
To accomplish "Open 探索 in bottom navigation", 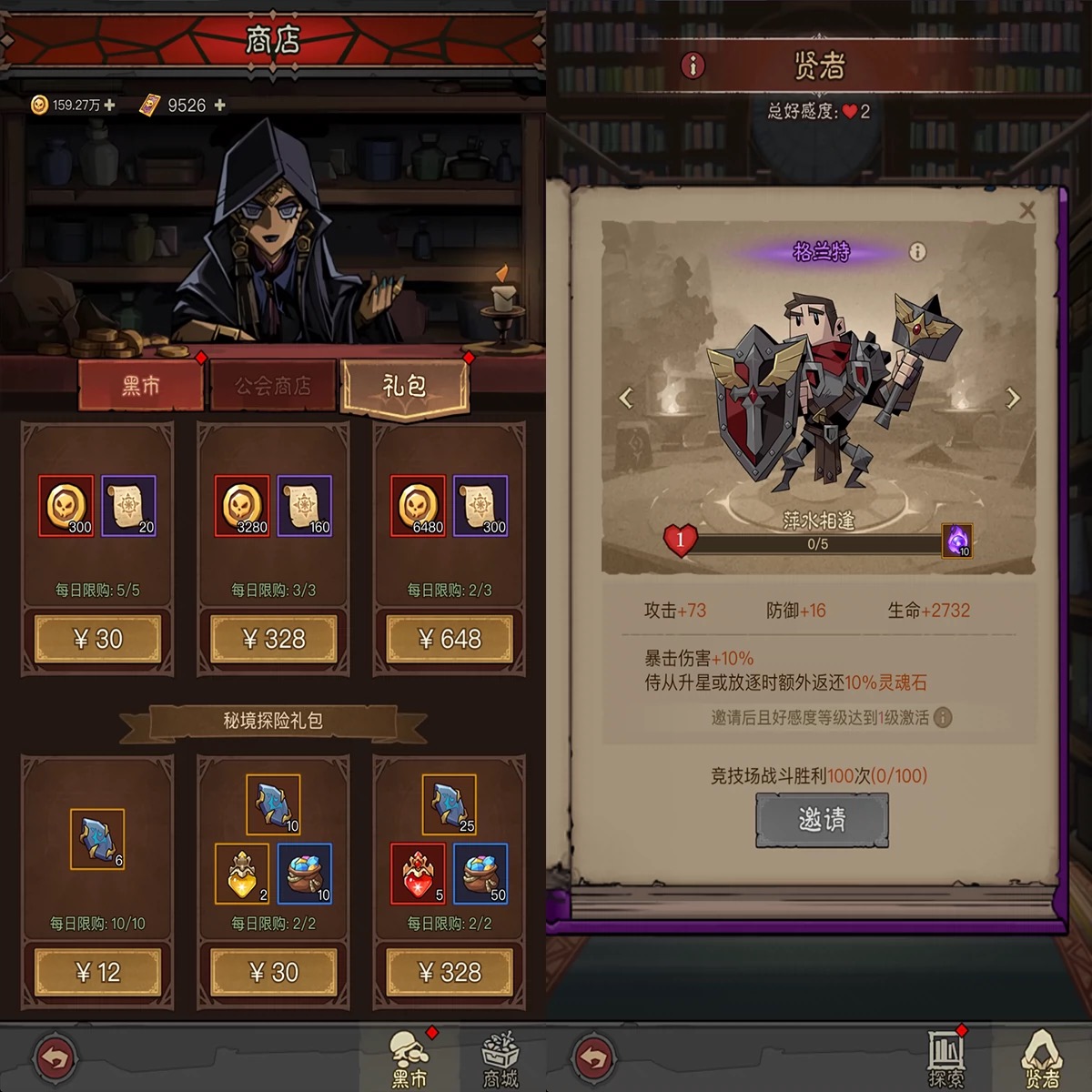I will [946, 1060].
